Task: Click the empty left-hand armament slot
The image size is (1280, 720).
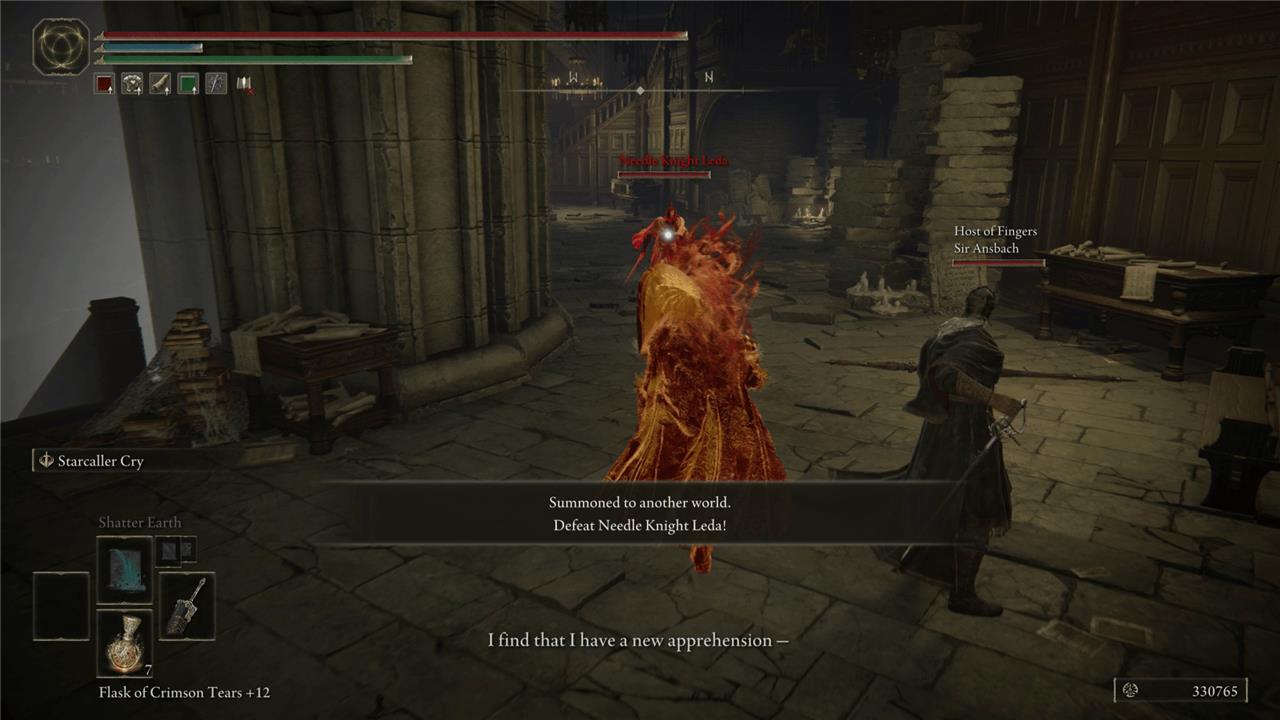Action: pyautogui.click(x=61, y=606)
